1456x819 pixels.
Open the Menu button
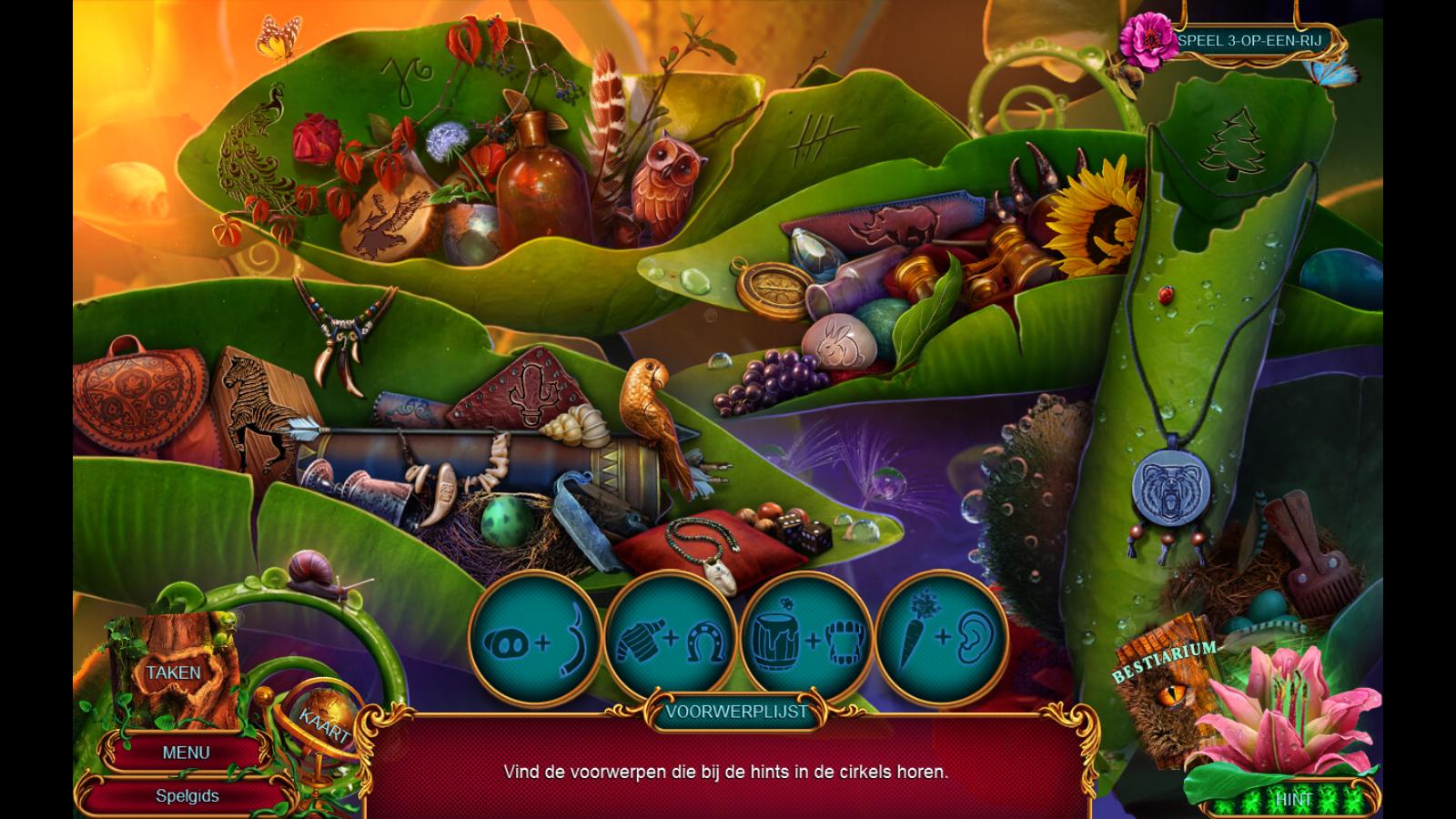click(x=186, y=753)
